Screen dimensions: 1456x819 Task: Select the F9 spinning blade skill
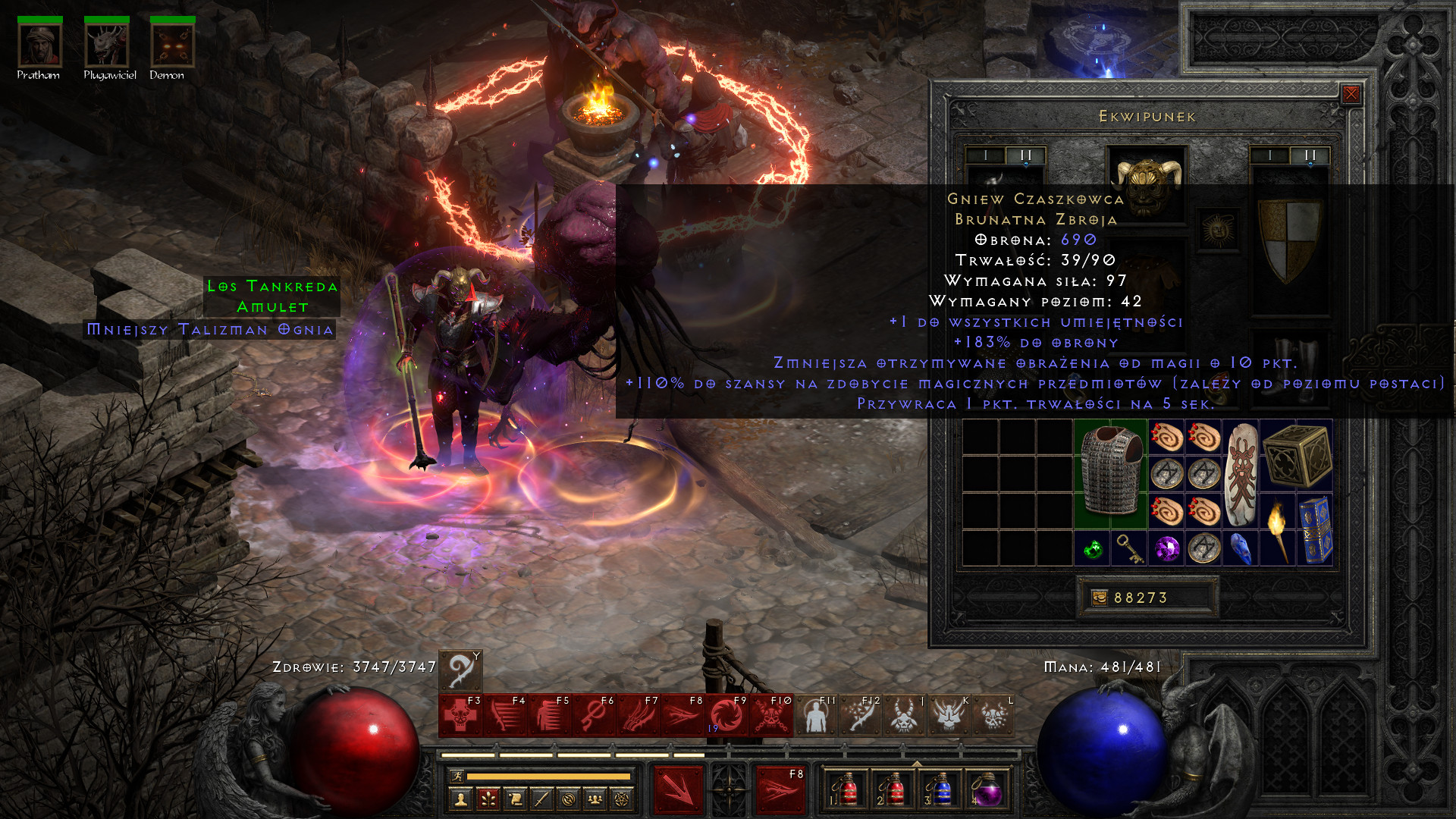pyautogui.click(x=726, y=716)
